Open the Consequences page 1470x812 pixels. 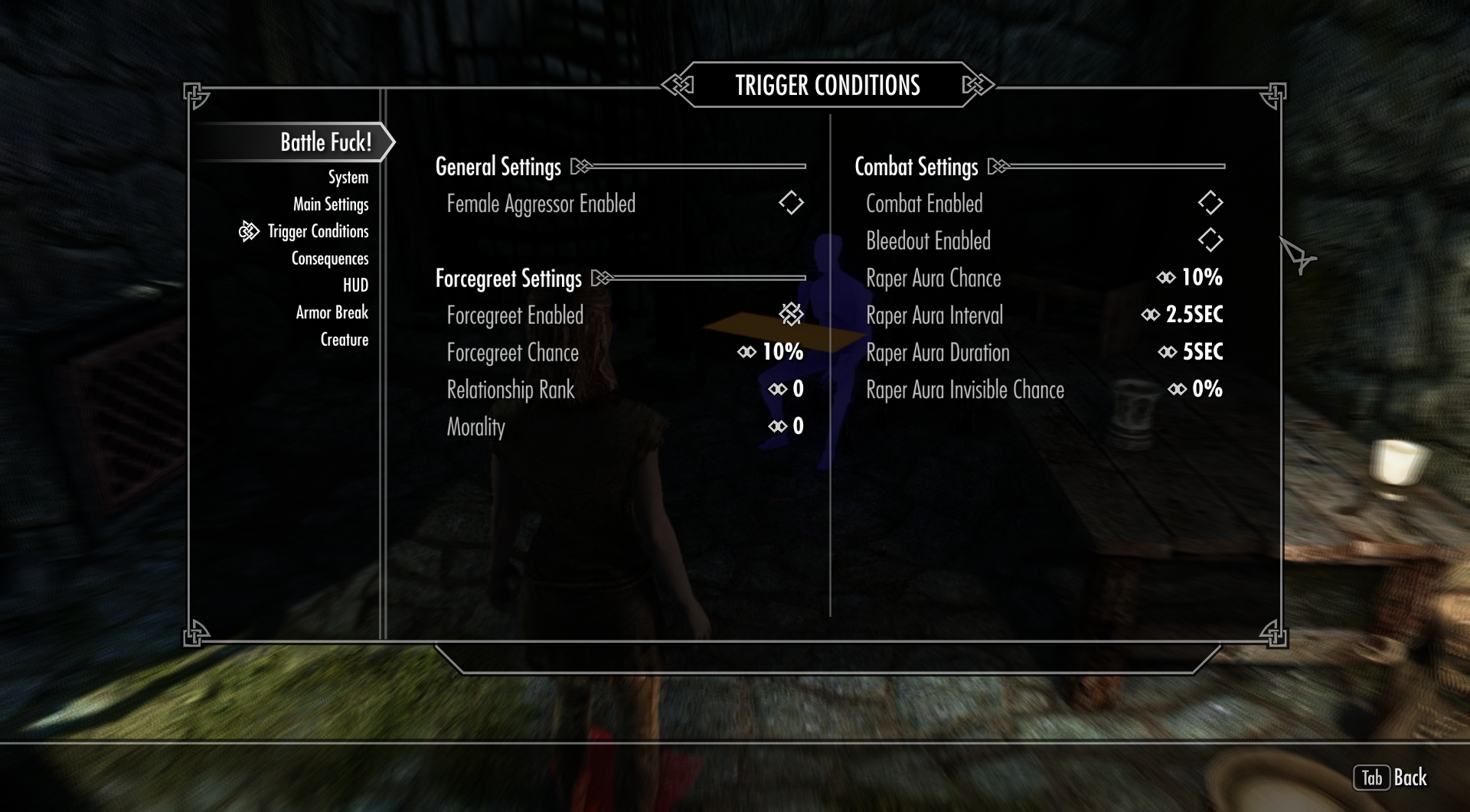[330, 259]
